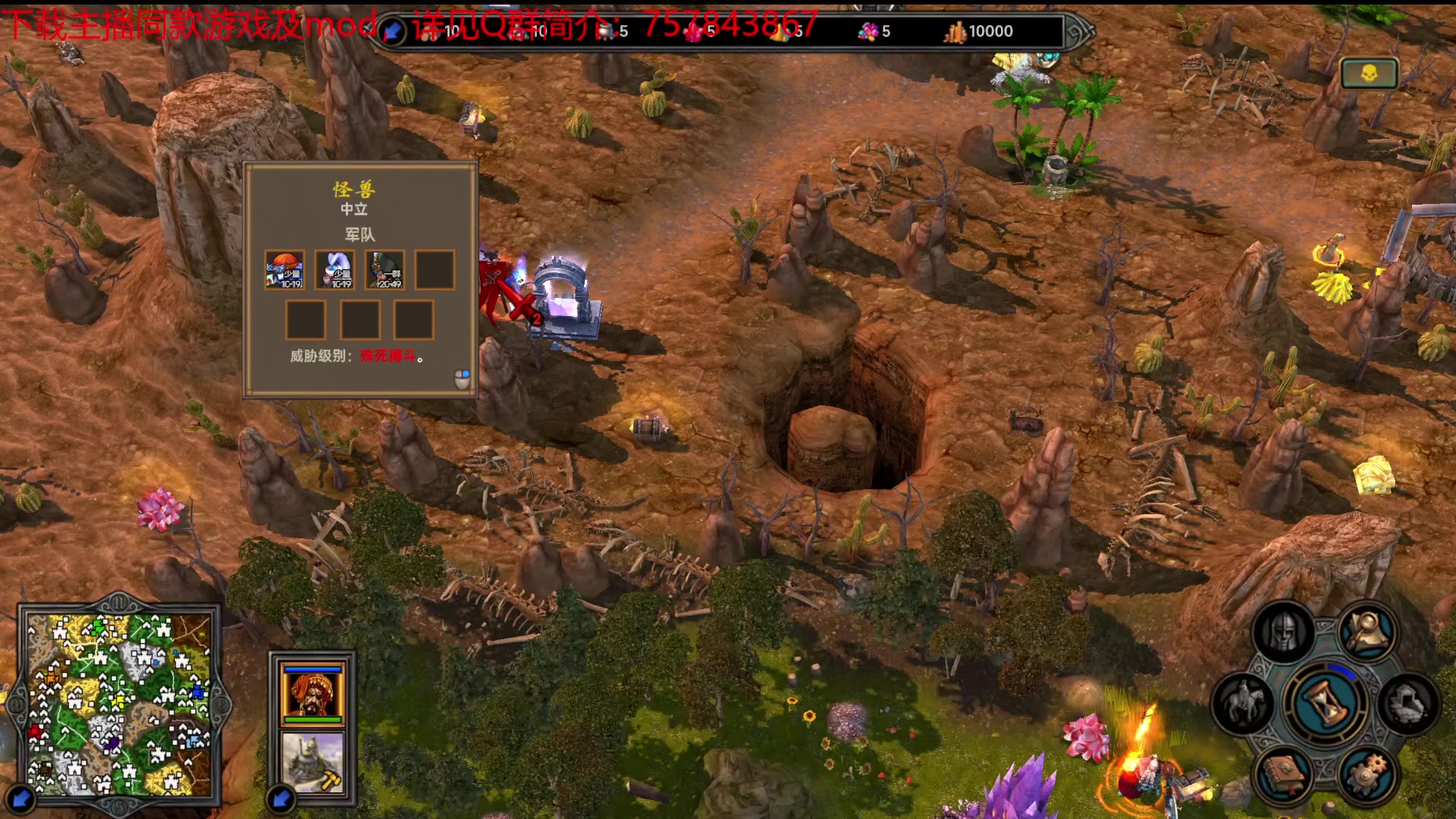Select the mounted hero movement button
Screen dimensions: 1456x819
(1244, 703)
